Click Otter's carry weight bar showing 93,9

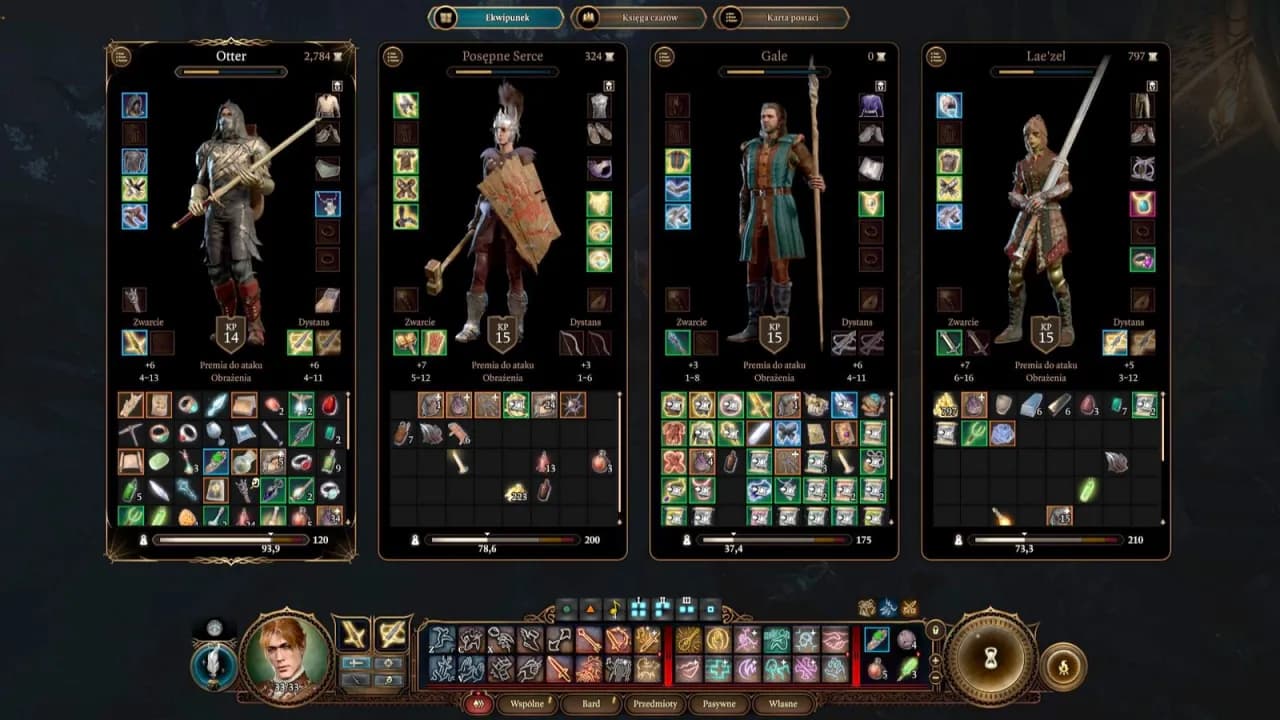(x=230, y=540)
